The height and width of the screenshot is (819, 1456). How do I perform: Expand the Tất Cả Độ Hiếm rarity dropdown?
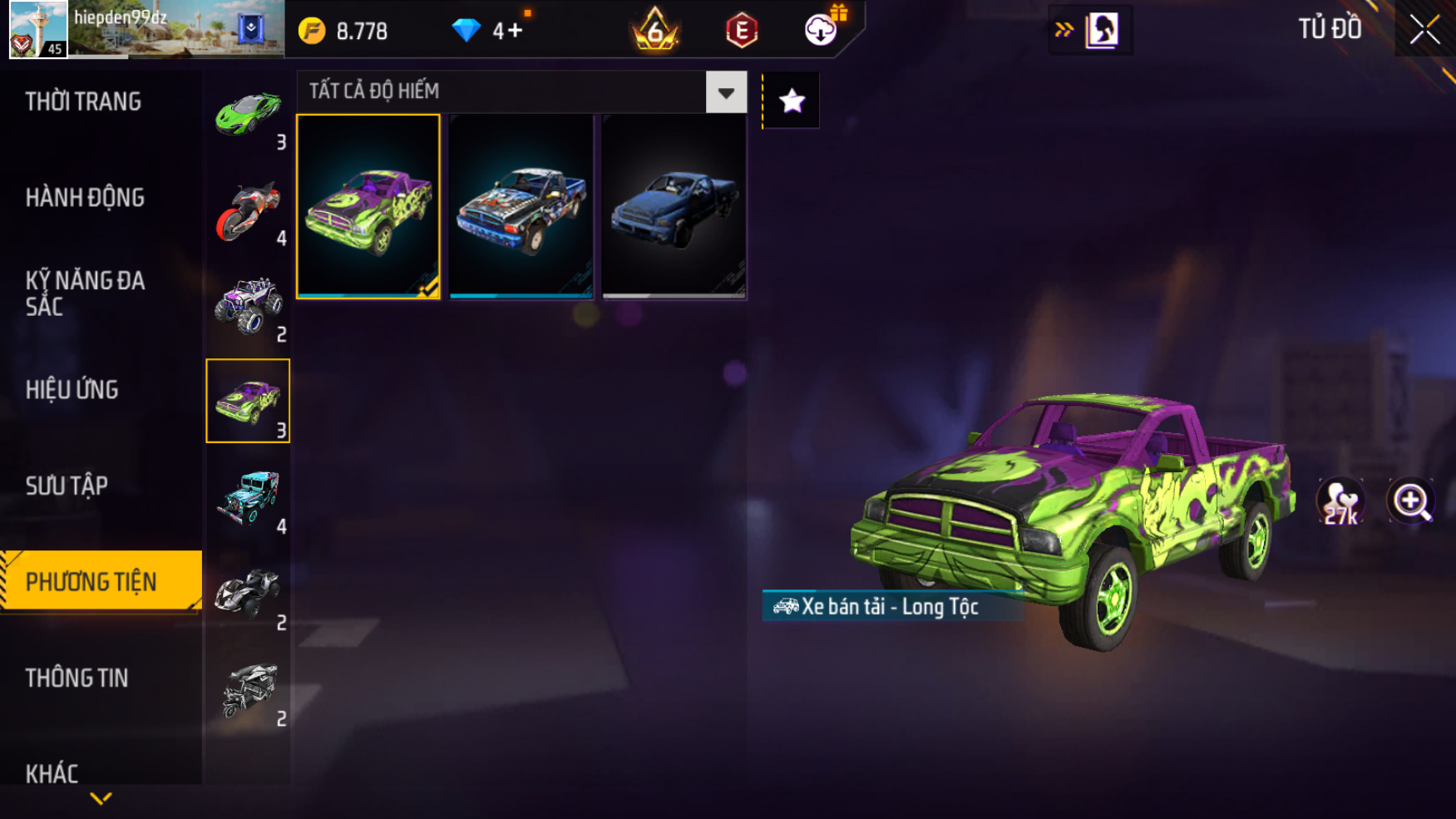click(x=726, y=92)
